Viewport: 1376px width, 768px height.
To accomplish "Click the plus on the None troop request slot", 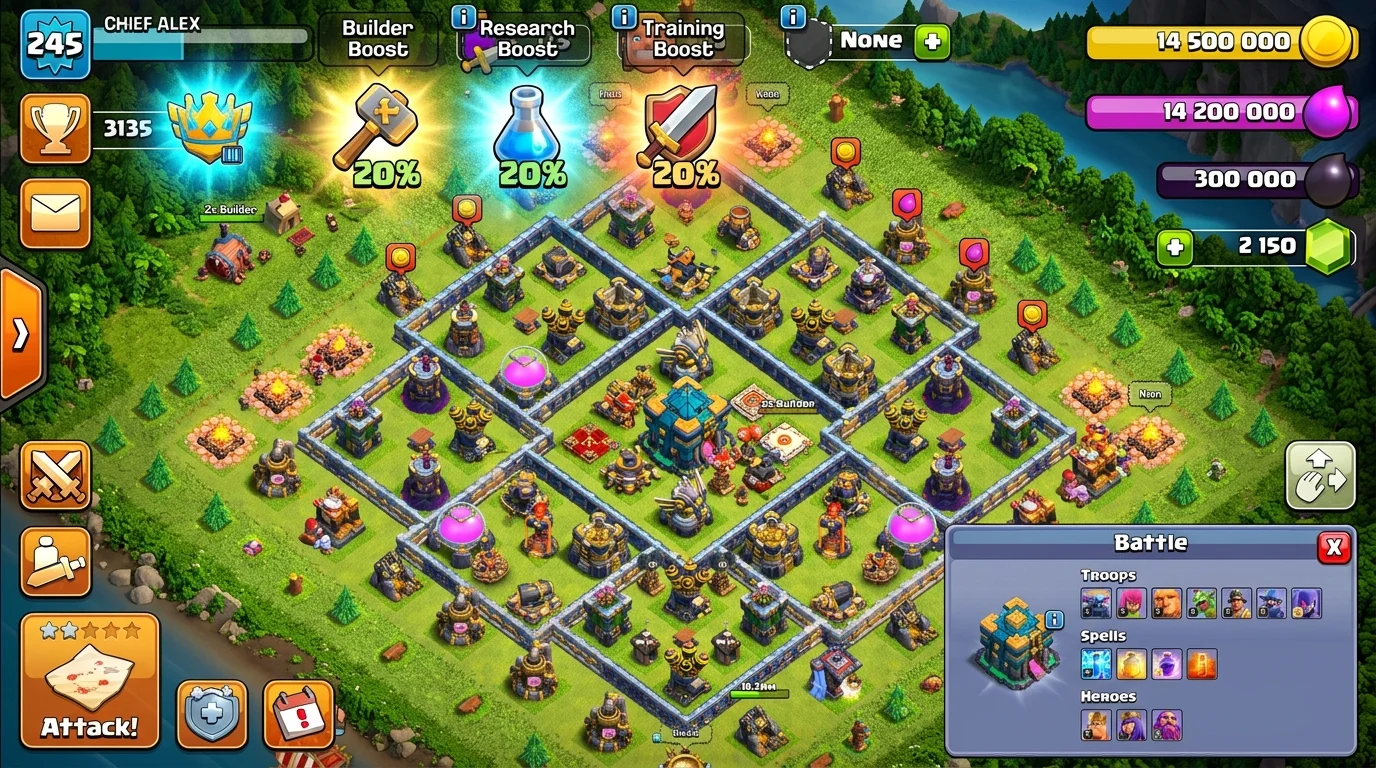I will tap(932, 41).
